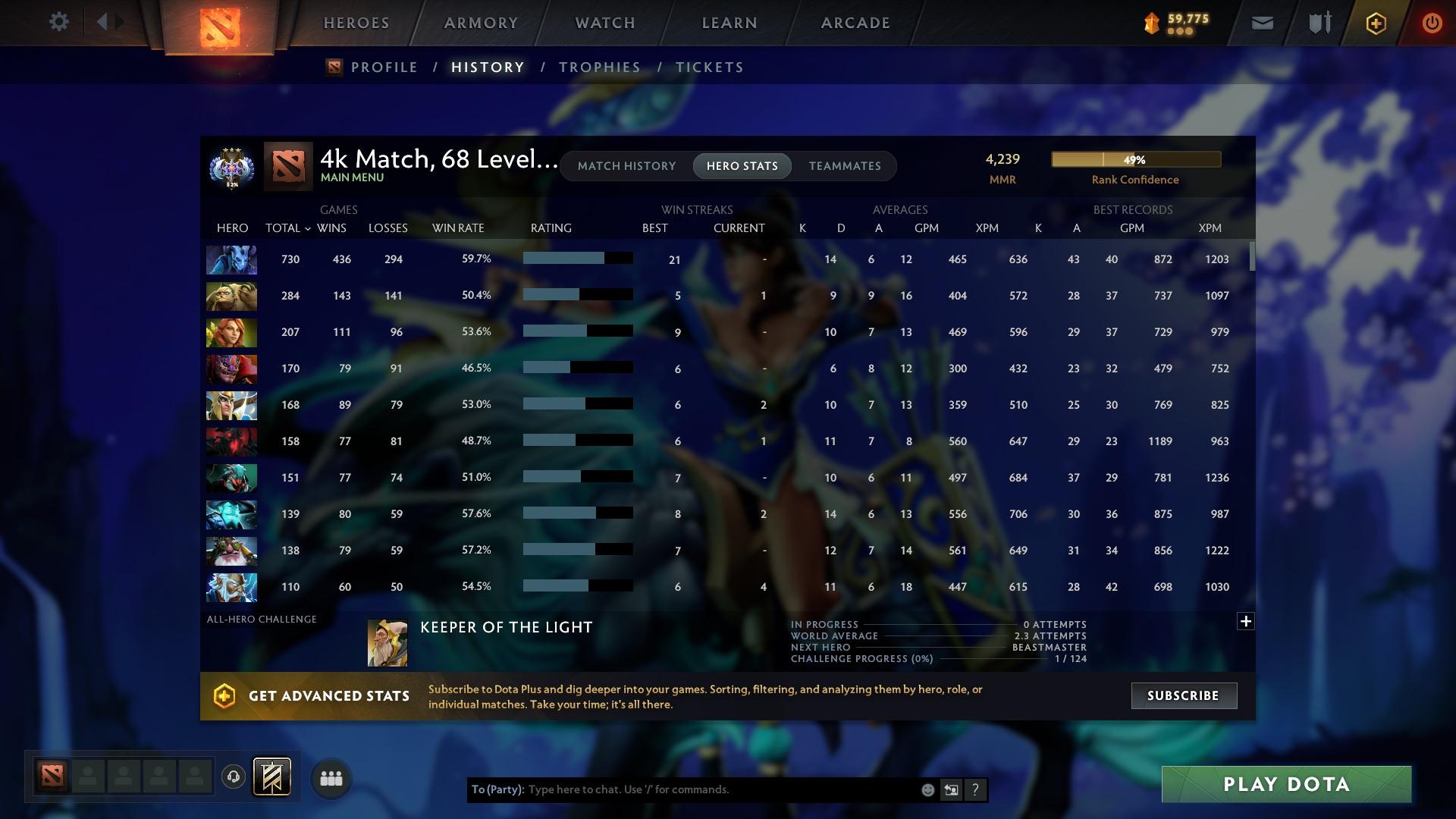Image resolution: width=1456 pixels, height=819 pixels.
Task: Click the TOTAL column sort chevron
Action: (307, 227)
